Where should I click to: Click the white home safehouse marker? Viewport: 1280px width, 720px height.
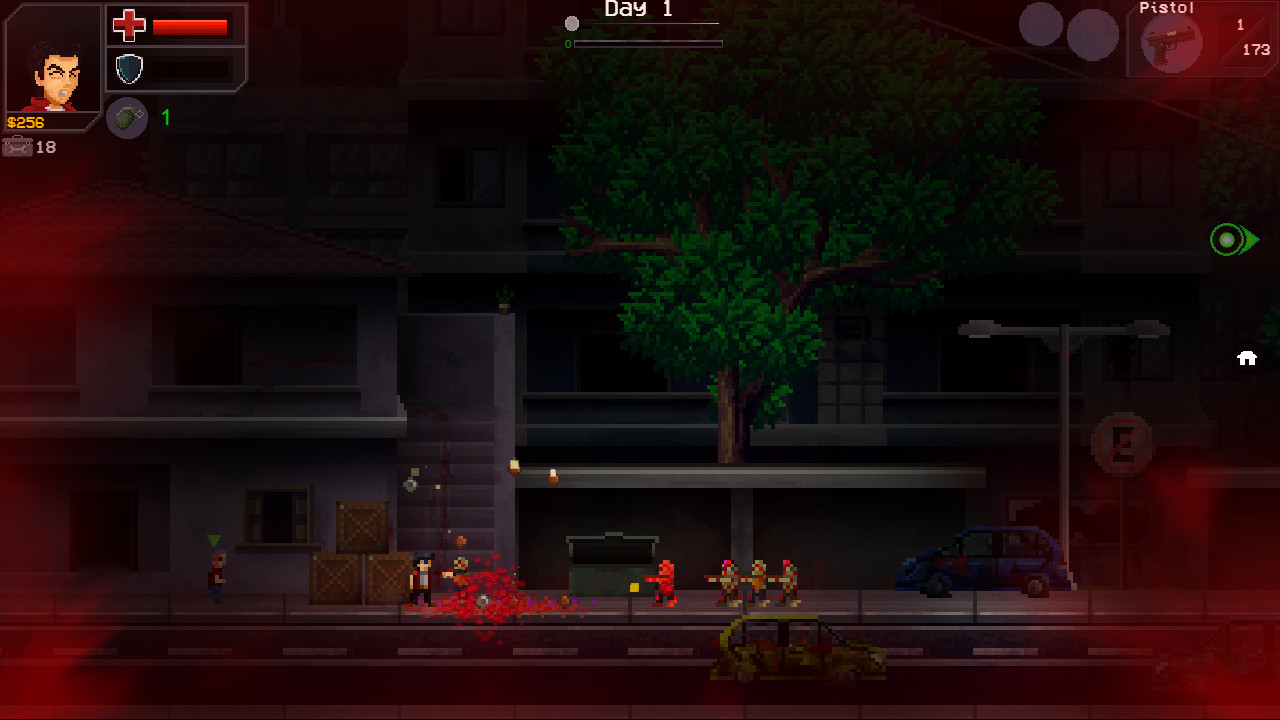point(1247,357)
